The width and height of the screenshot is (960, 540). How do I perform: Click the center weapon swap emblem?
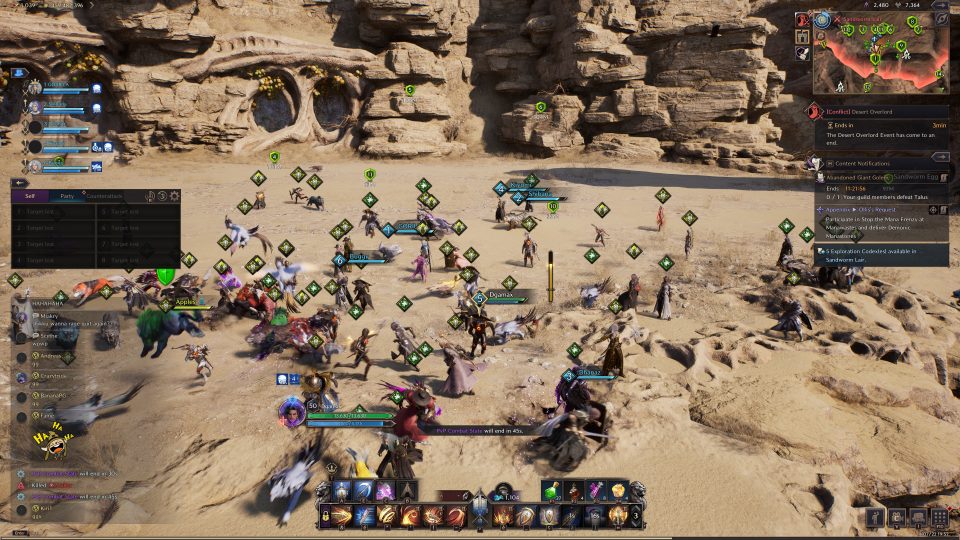pyautogui.click(x=480, y=508)
